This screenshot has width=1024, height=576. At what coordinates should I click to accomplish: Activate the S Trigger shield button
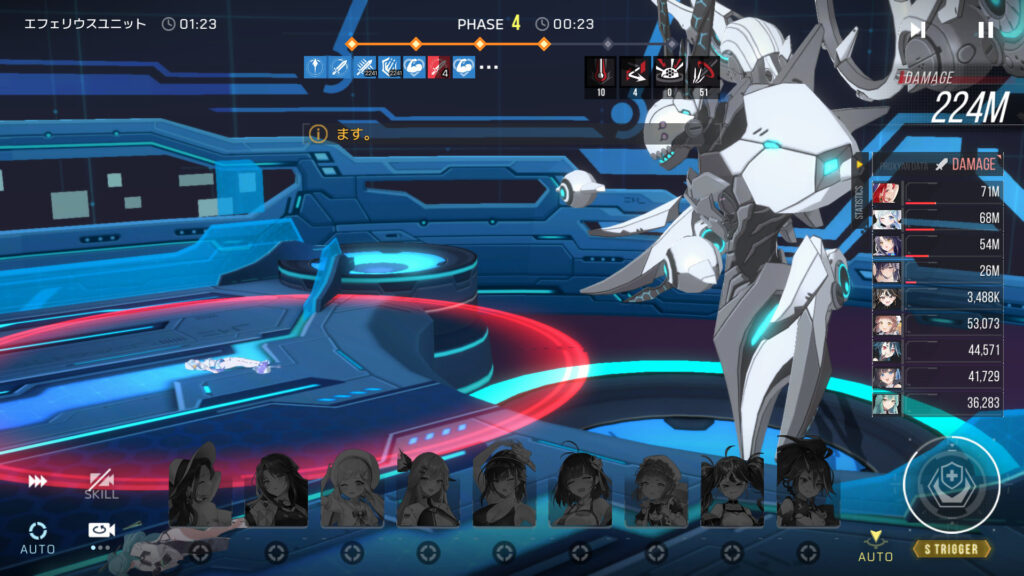click(x=951, y=486)
